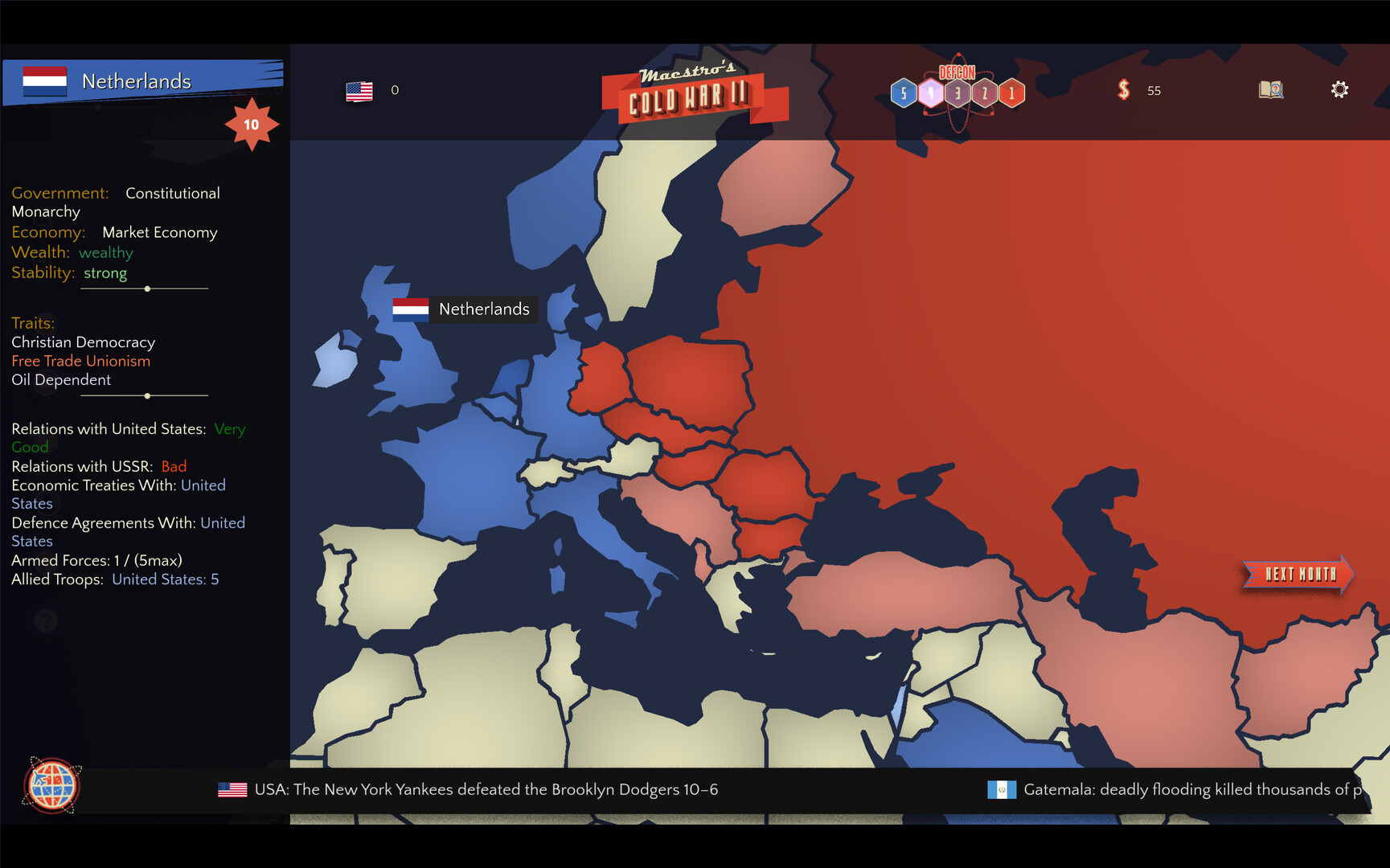Select DEFCON level 1 hexagon
The height and width of the screenshot is (868, 1390).
pyautogui.click(x=1011, y=92)
